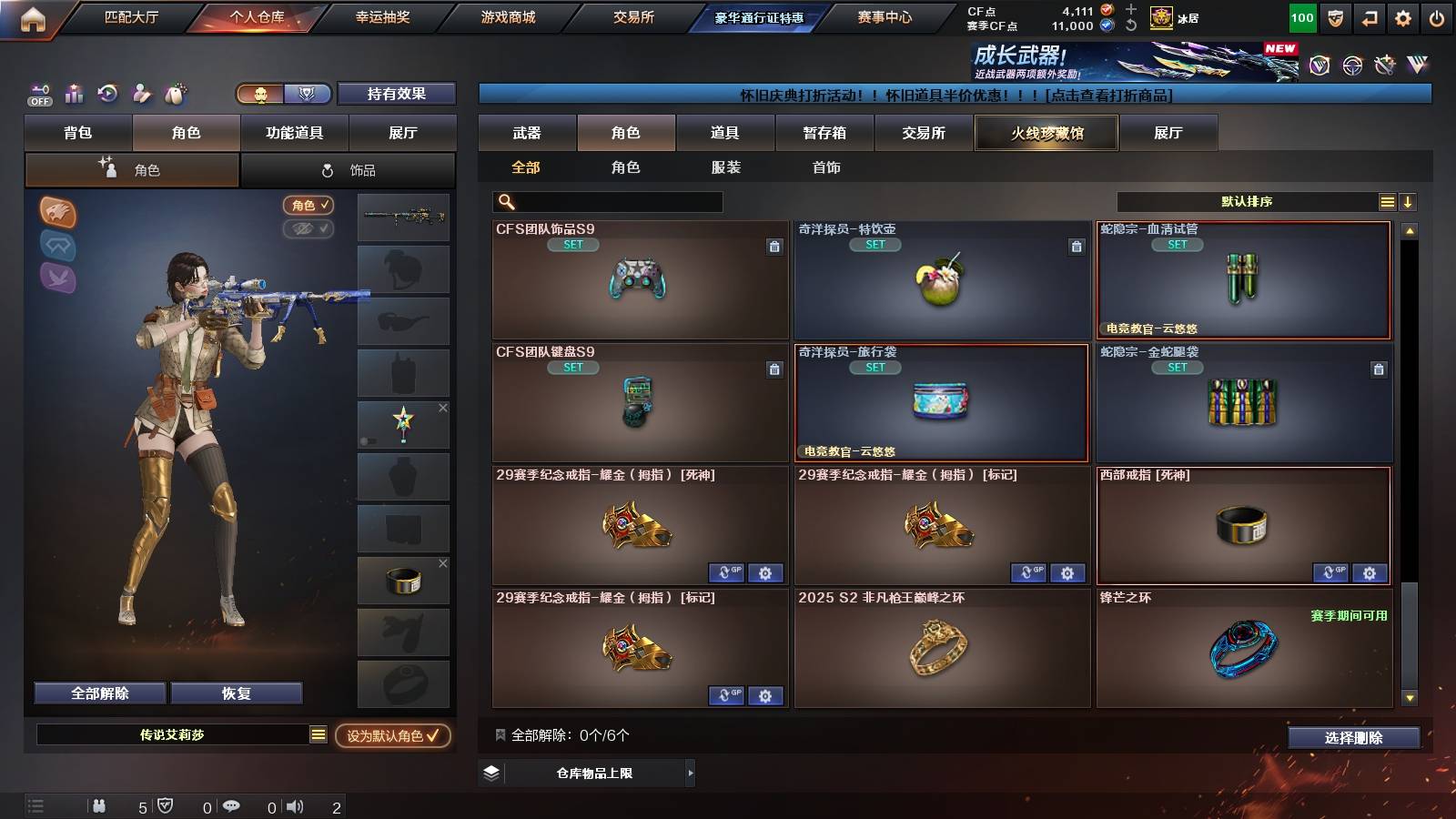
Task: Switch to the 火线珍藏馆 tab
Action: 1045,133
